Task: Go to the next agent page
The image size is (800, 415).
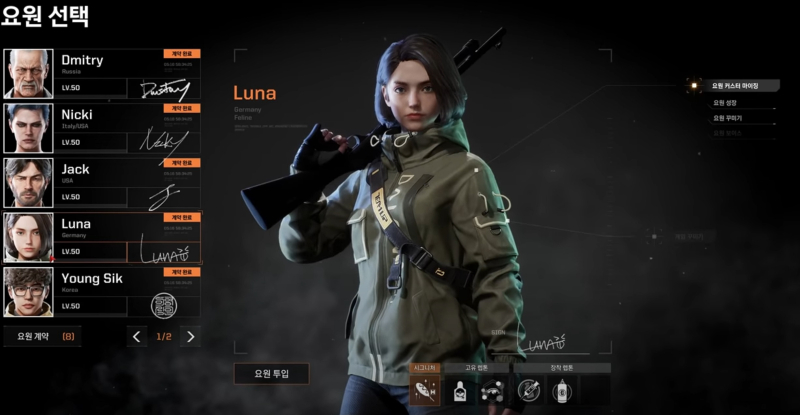Action: click(191, 336)
